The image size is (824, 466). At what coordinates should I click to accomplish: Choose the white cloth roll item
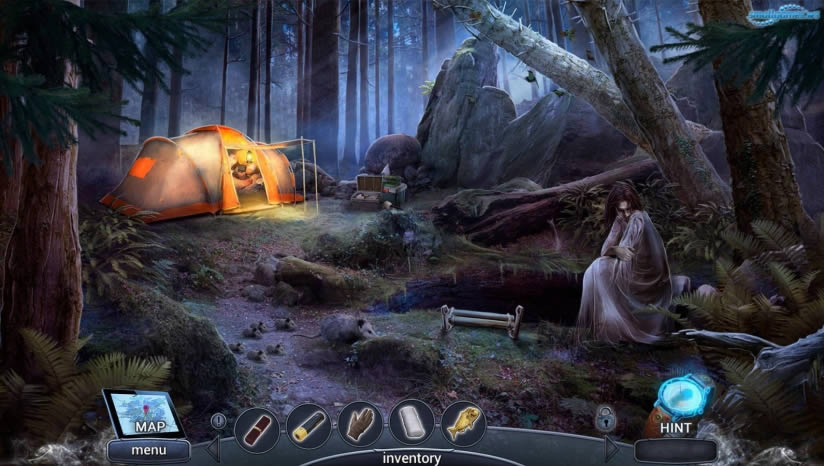pyautogui.click(x=411, y=423)
